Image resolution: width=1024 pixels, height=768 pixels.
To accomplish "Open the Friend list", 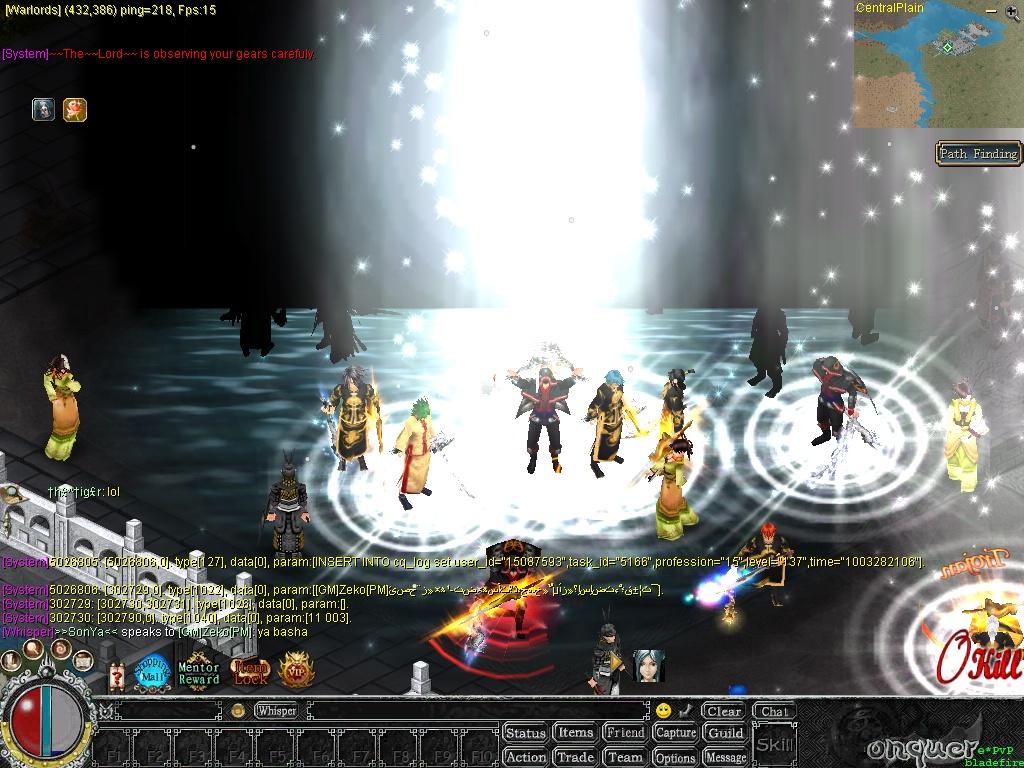I will point(625,733).
